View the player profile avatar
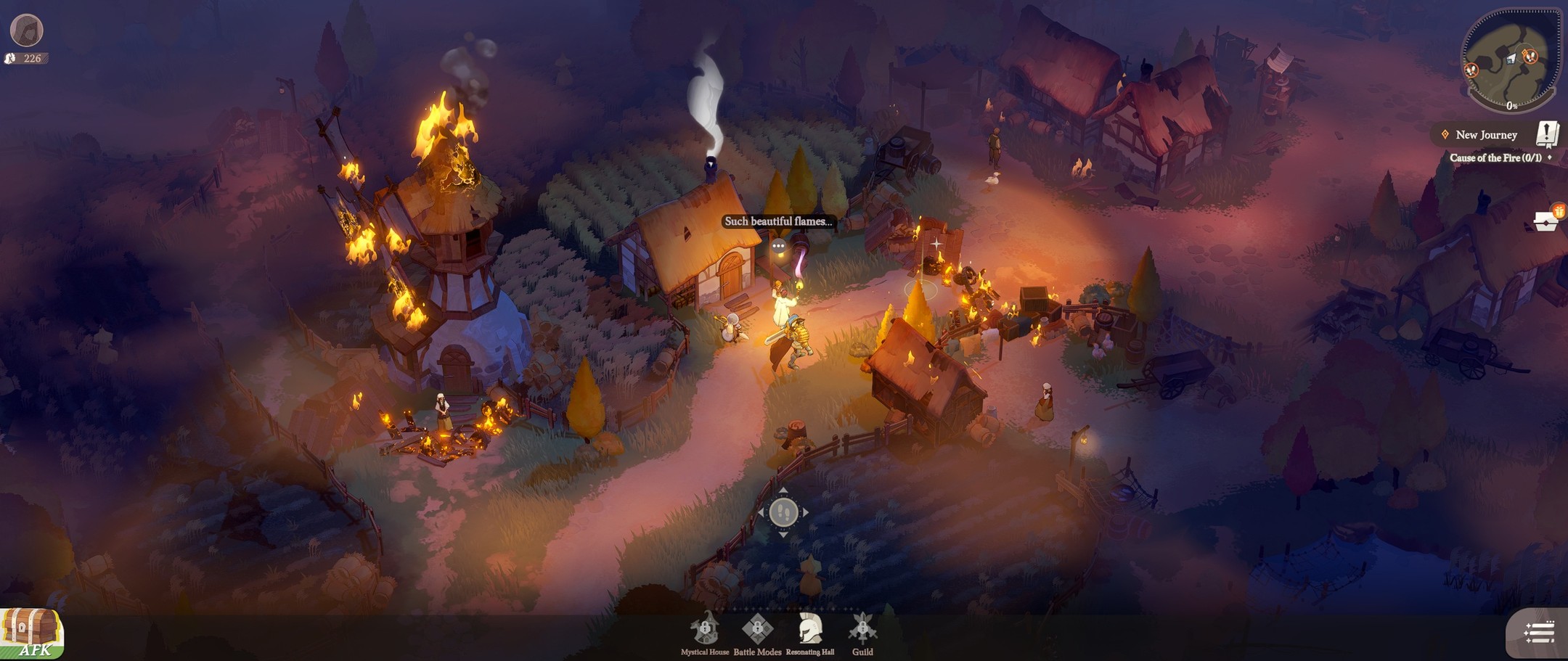 (27, 30)
